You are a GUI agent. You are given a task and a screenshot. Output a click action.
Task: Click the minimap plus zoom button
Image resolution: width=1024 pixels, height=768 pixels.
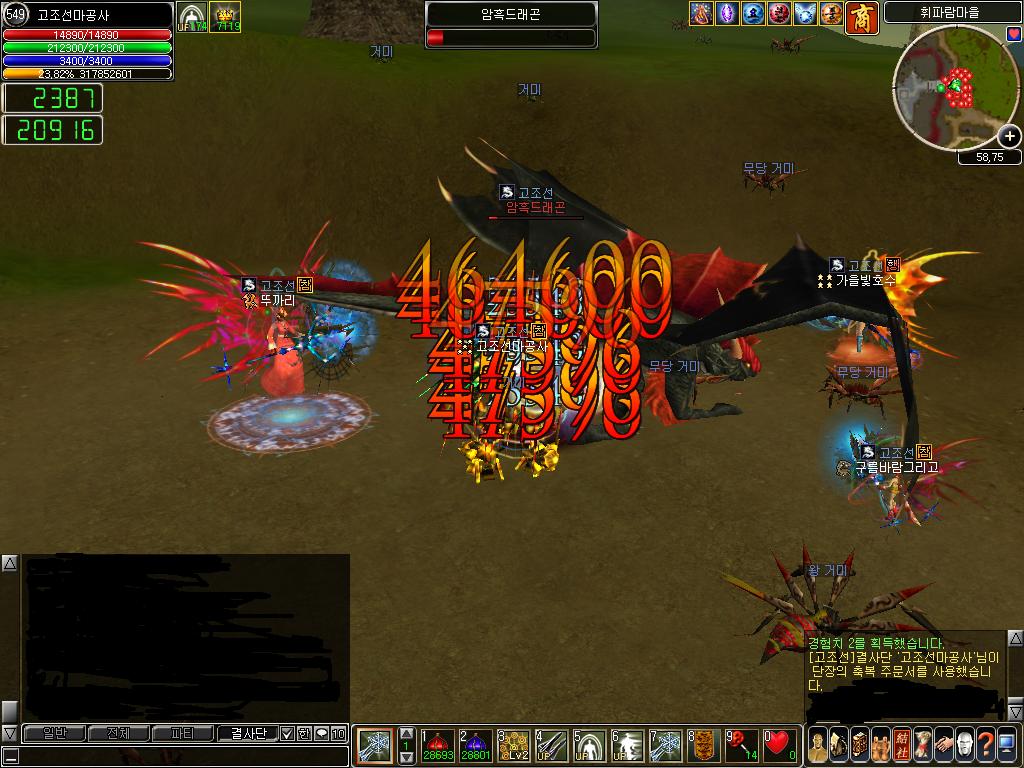click(1010, 137)
